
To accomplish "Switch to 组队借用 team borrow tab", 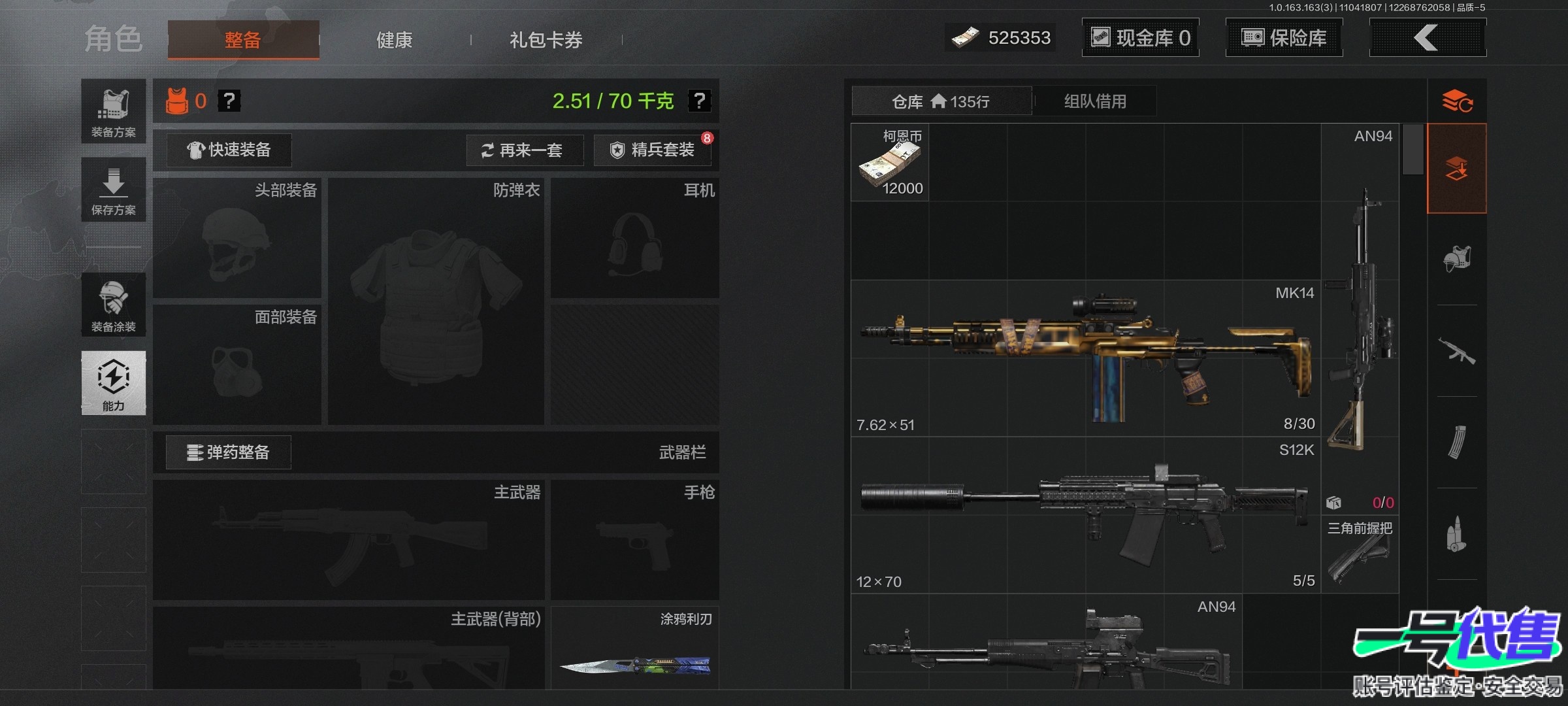I will (x=1095, y=101).
